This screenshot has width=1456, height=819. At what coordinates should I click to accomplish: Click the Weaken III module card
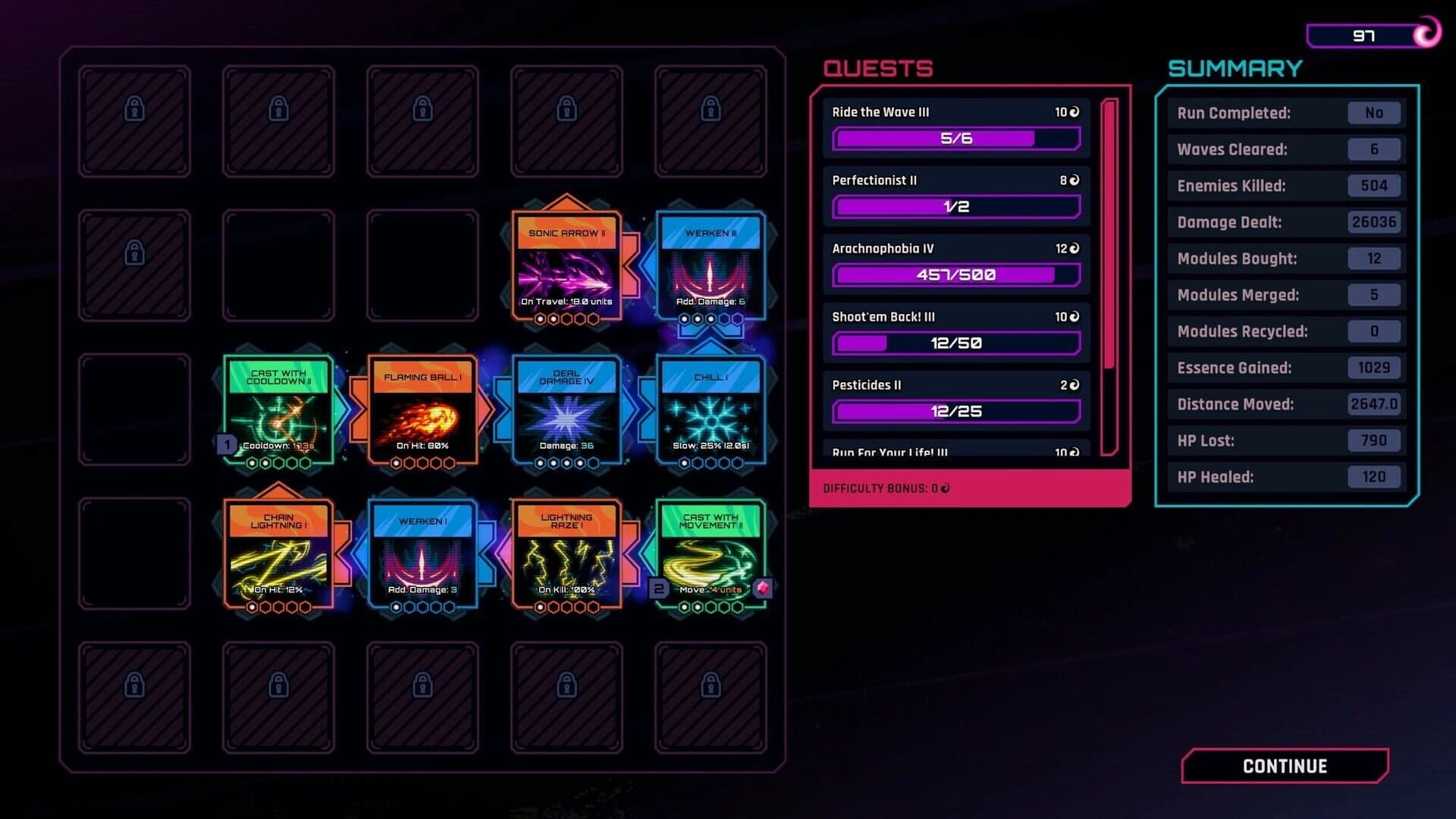[710, 265]
